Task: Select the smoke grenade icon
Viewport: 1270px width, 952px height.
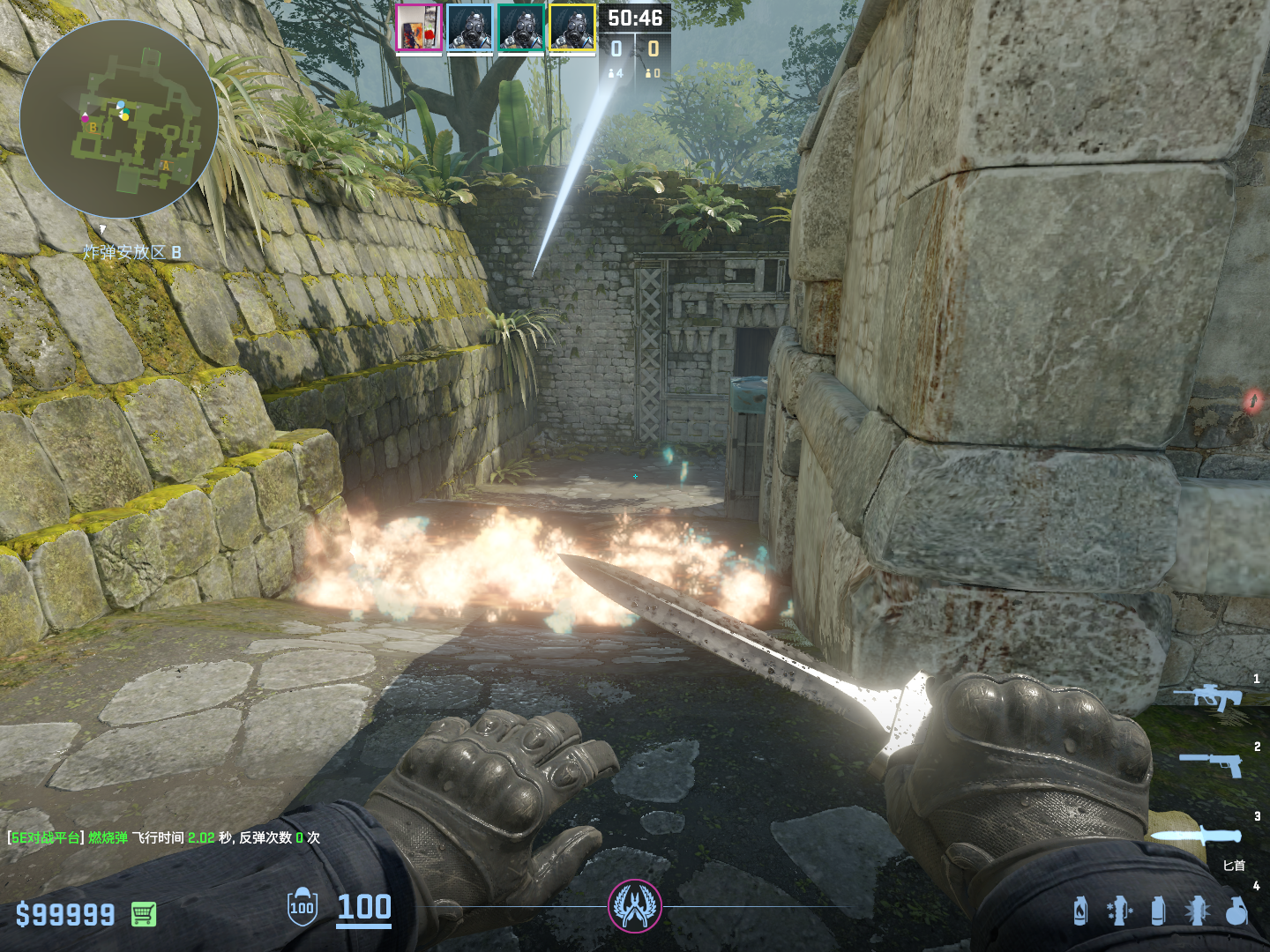Action: coord(1158,911)
